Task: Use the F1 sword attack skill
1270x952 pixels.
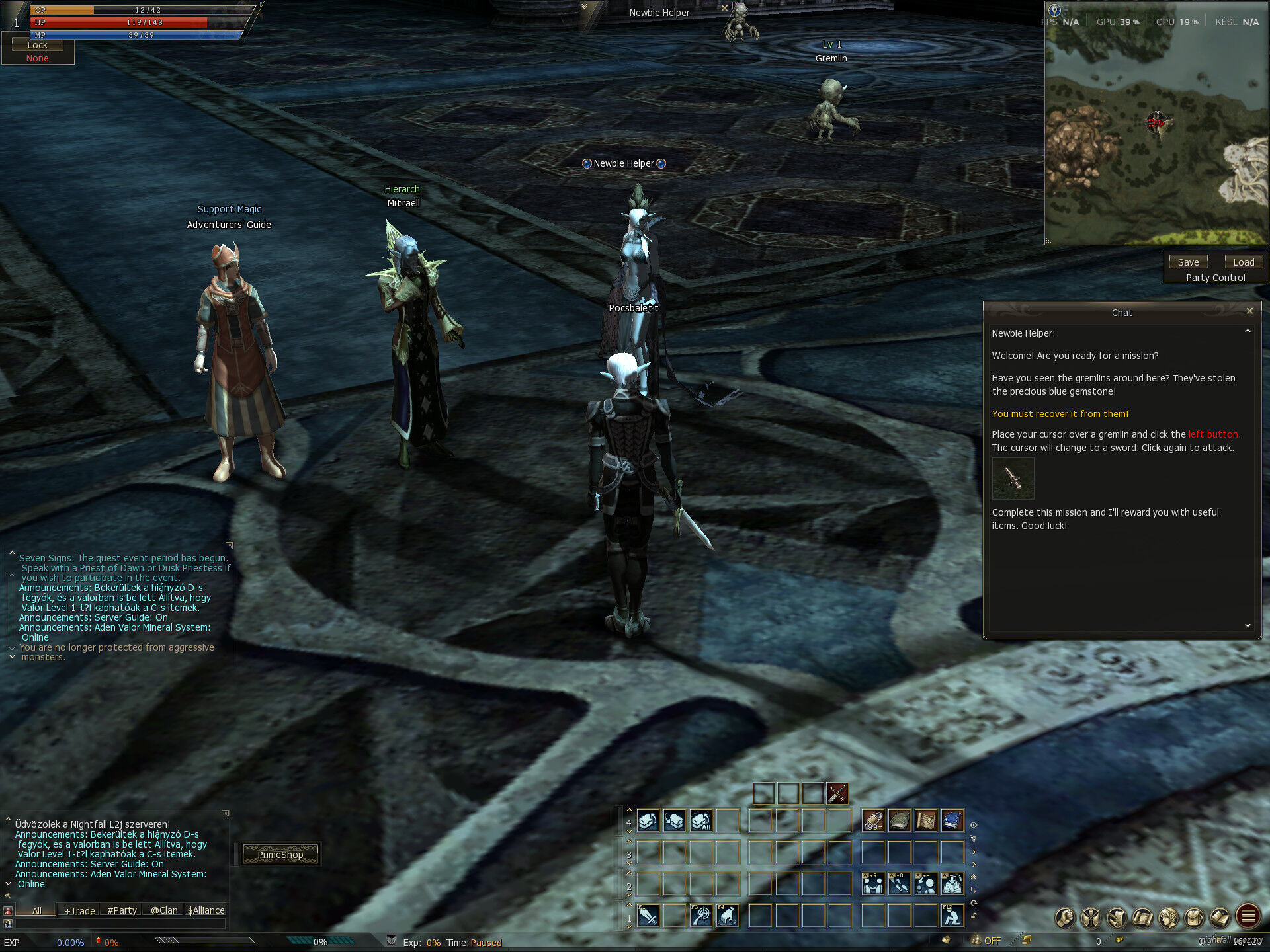Action: (x=648, y=916)
